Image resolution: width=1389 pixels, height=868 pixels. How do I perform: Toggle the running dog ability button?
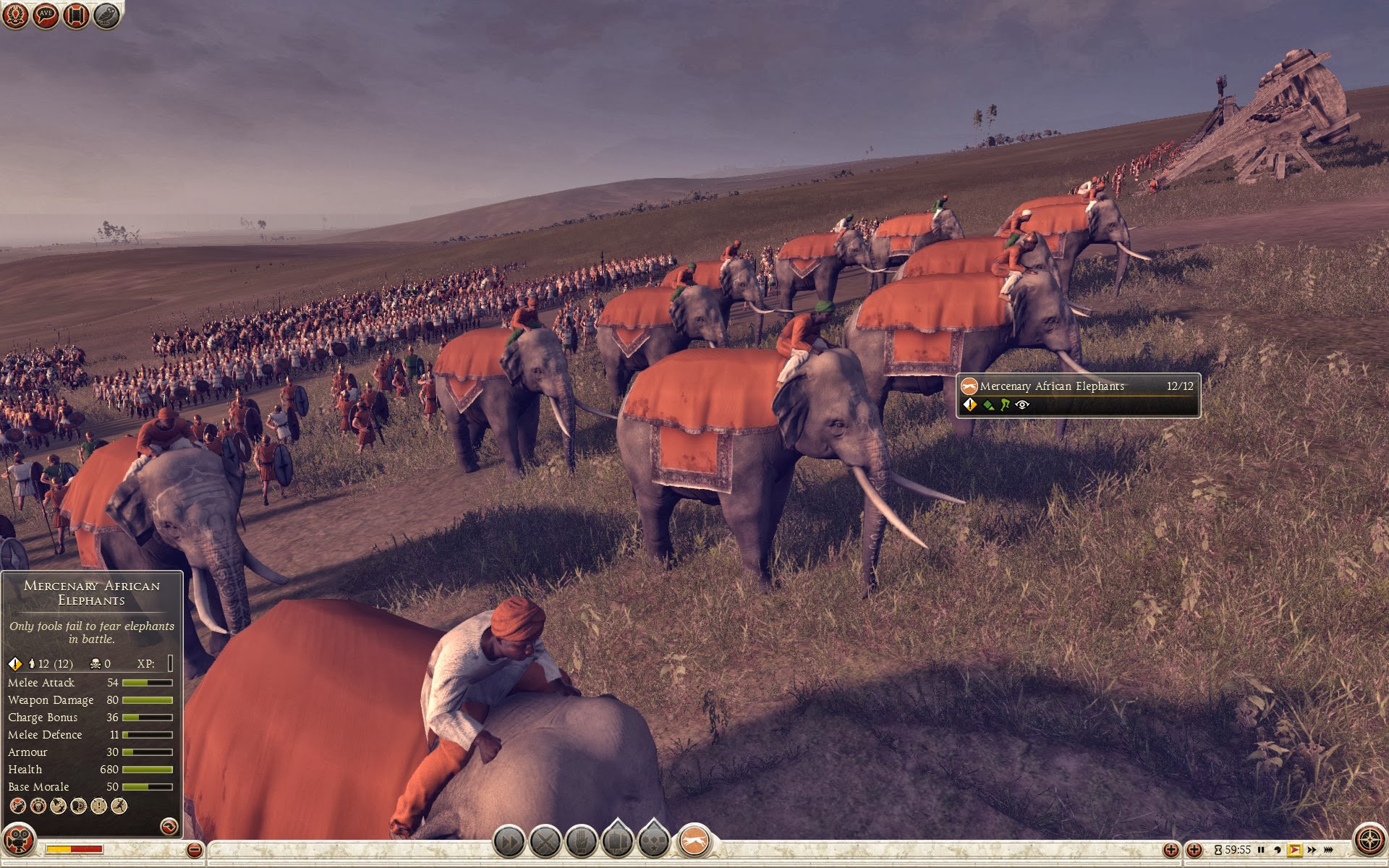pos(694,841)
